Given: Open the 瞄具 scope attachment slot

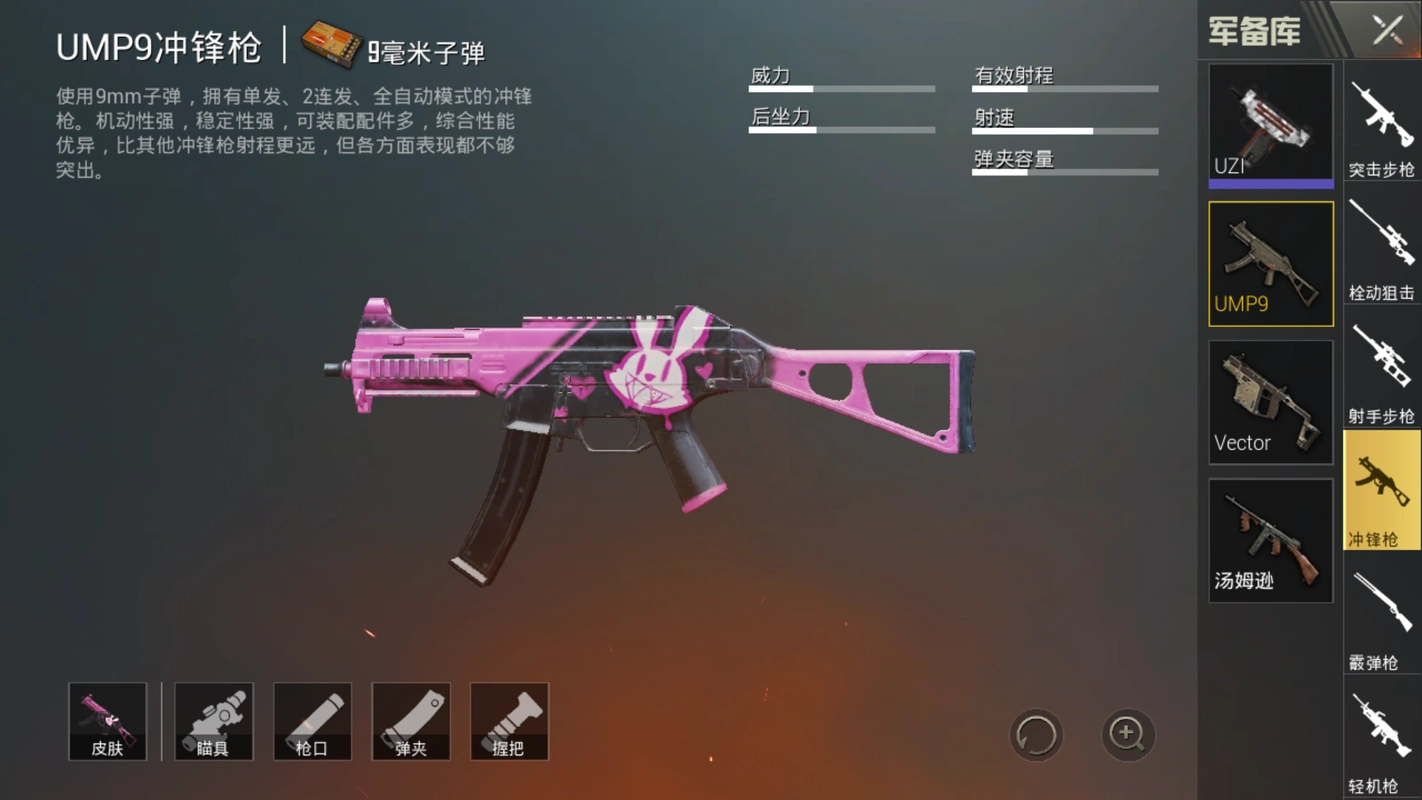Looking at the screenshot, I should point(213,721).
